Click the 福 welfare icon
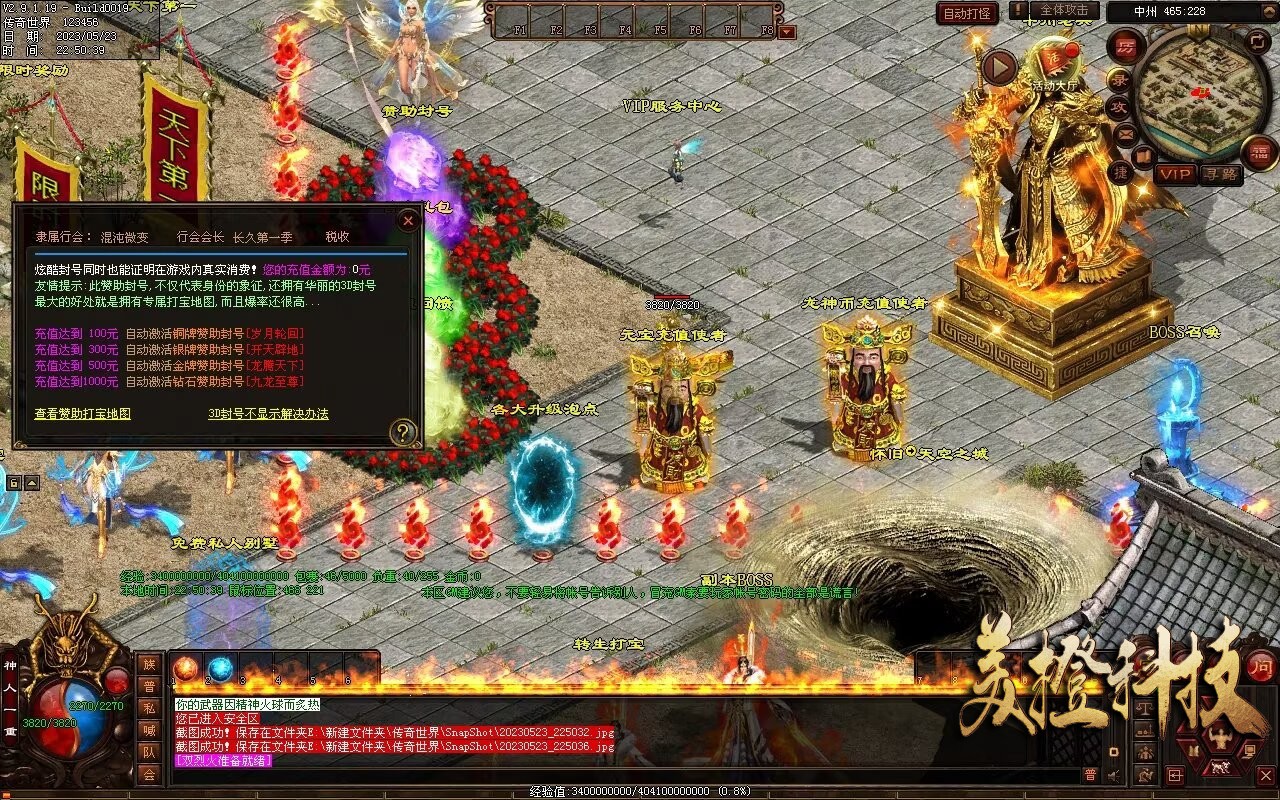1280x800 pixels. tap(1259, 152)
